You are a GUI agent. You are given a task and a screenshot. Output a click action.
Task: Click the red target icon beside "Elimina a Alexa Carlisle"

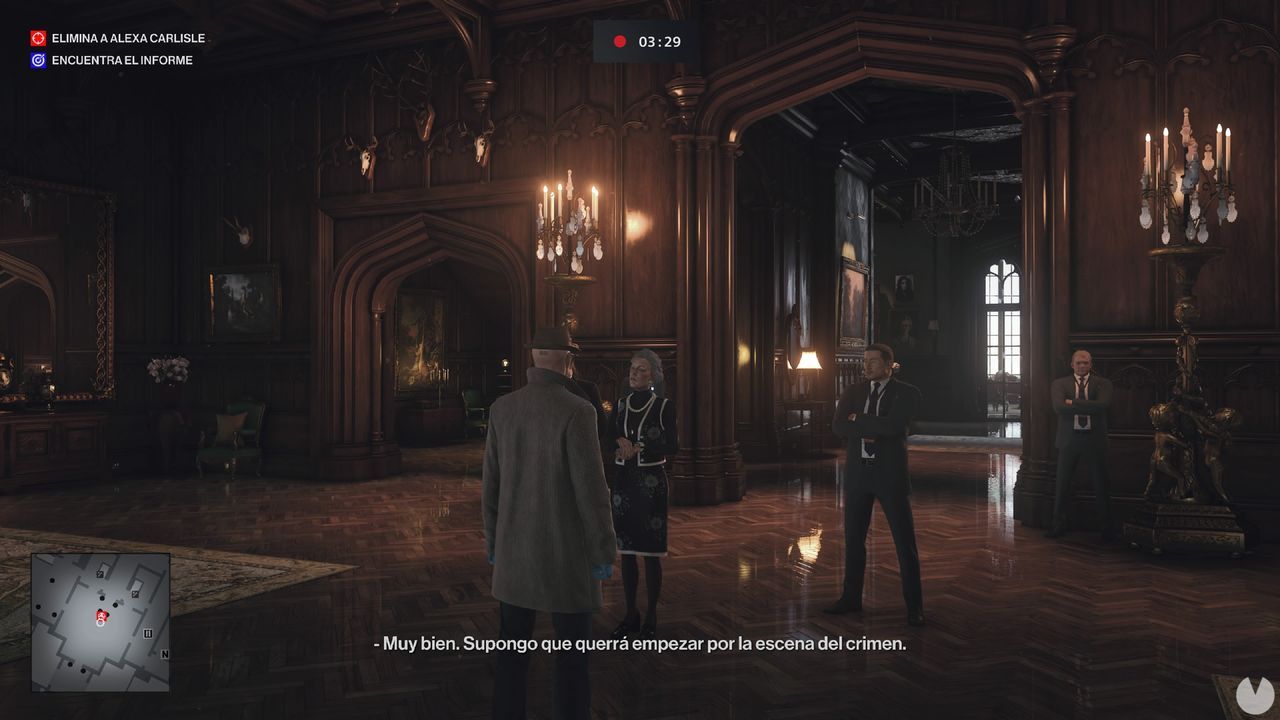coord(38,38)
